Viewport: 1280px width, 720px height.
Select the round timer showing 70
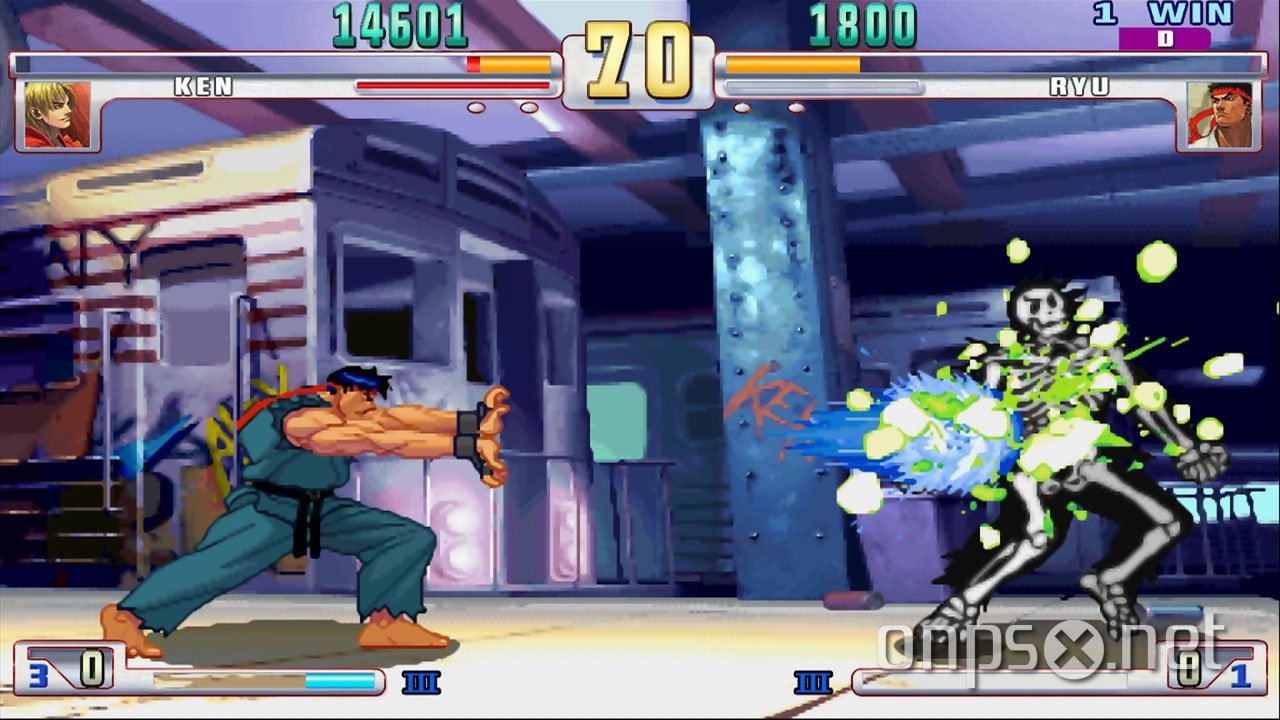640,58
